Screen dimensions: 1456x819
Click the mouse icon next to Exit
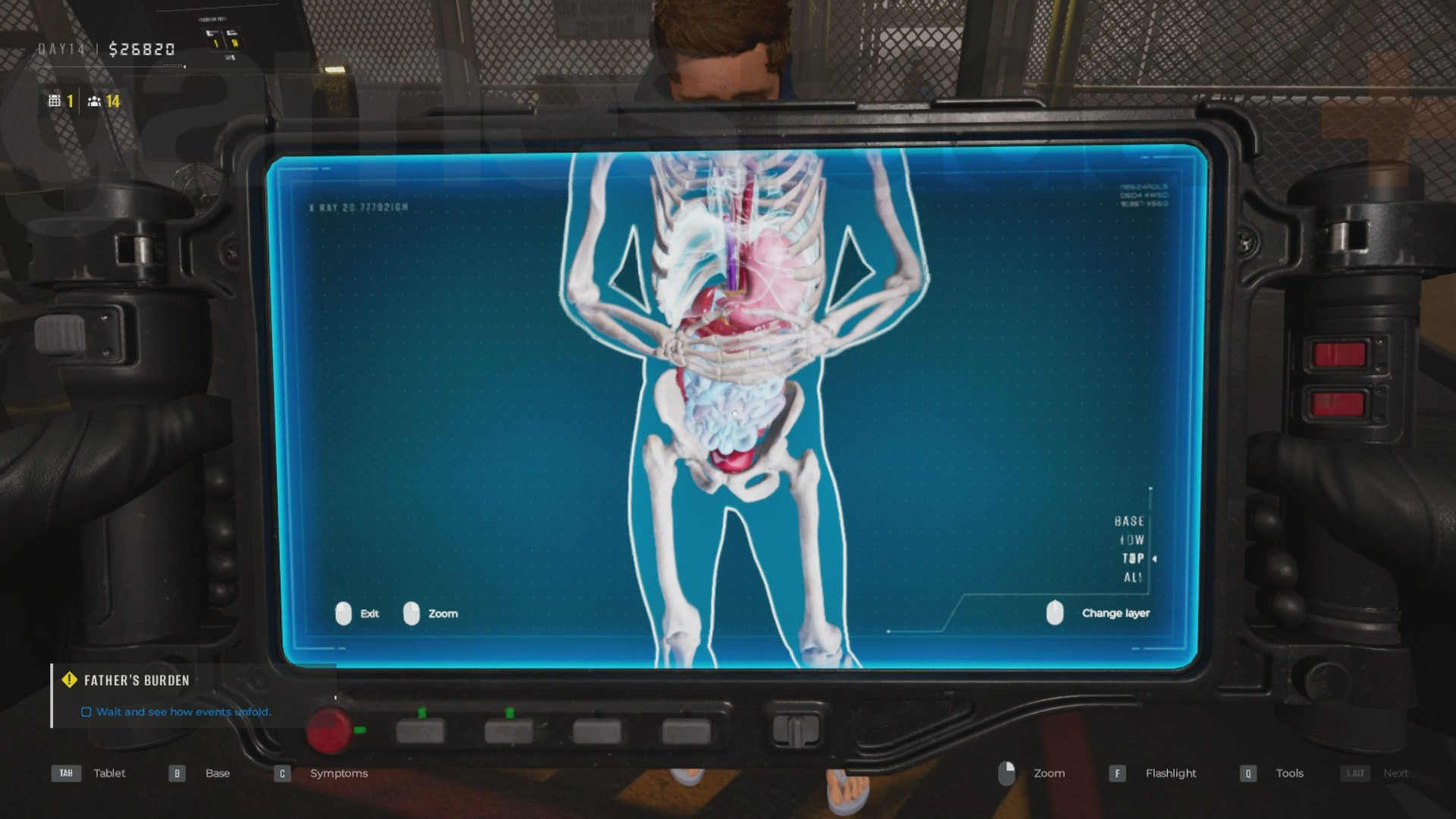[345, 613]
